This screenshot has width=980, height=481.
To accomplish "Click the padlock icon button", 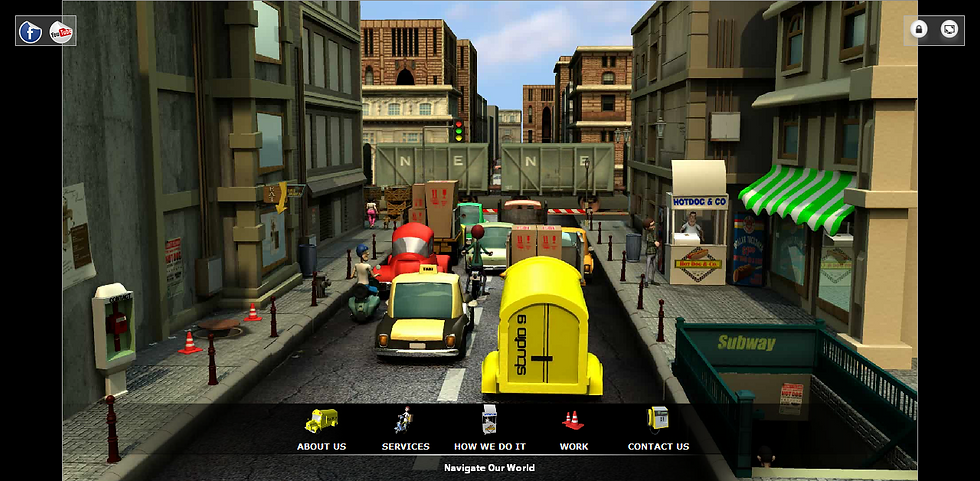I will coord(919,30).
